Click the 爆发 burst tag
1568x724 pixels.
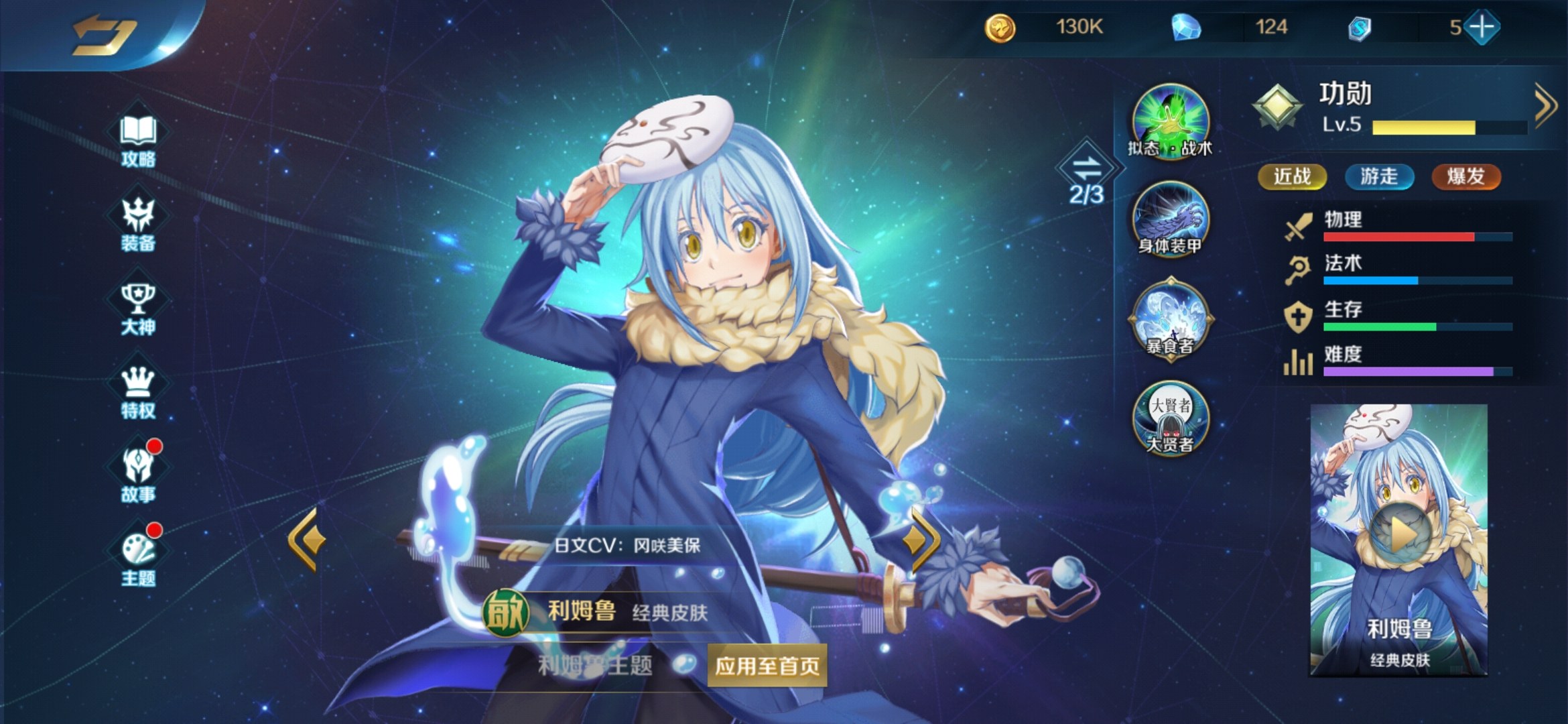(1465, 177)
